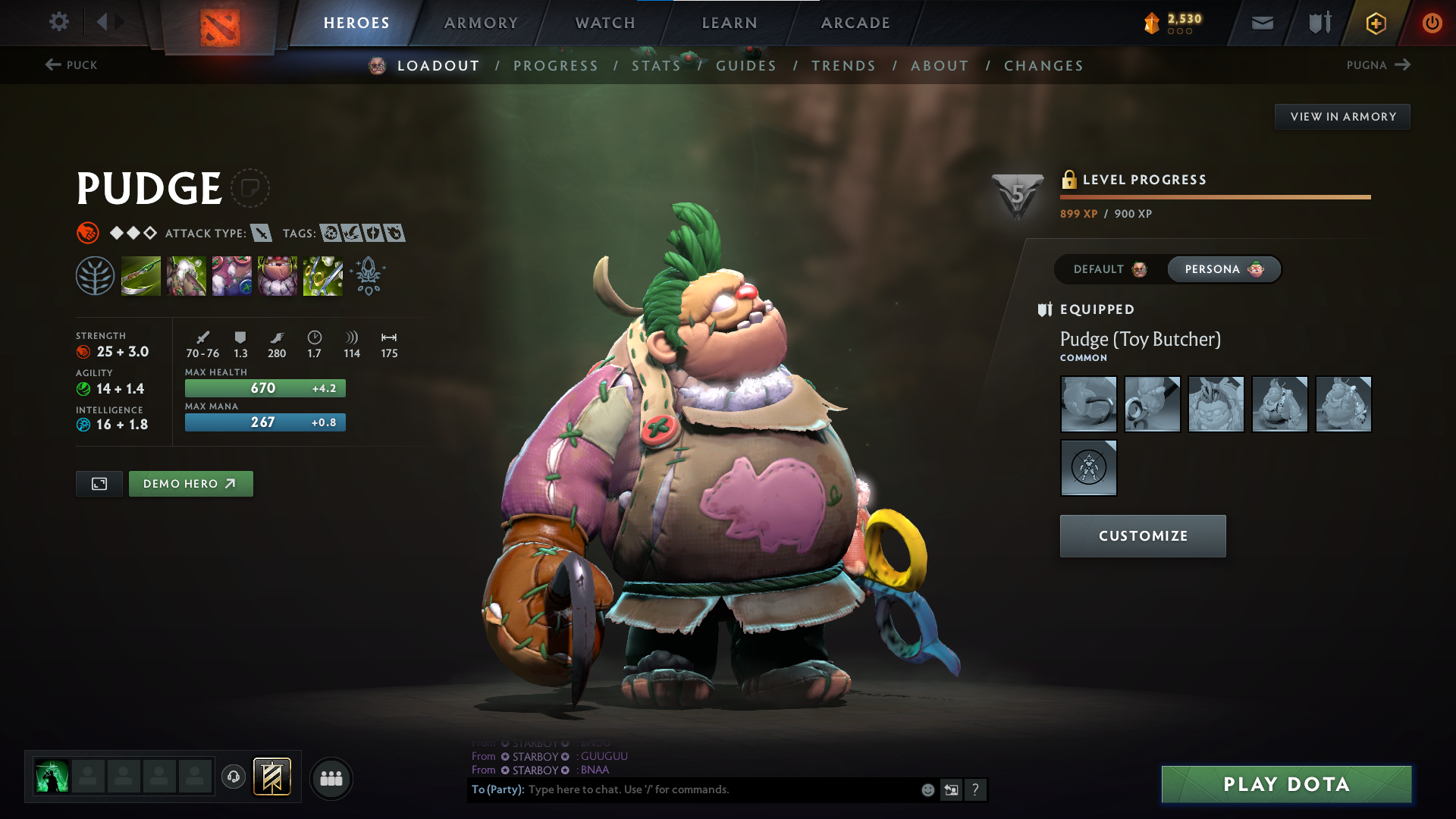The width and height of the screenshot is (1456, 819).
Task: Click the level progress XP bar
Action: (1213, 196)
